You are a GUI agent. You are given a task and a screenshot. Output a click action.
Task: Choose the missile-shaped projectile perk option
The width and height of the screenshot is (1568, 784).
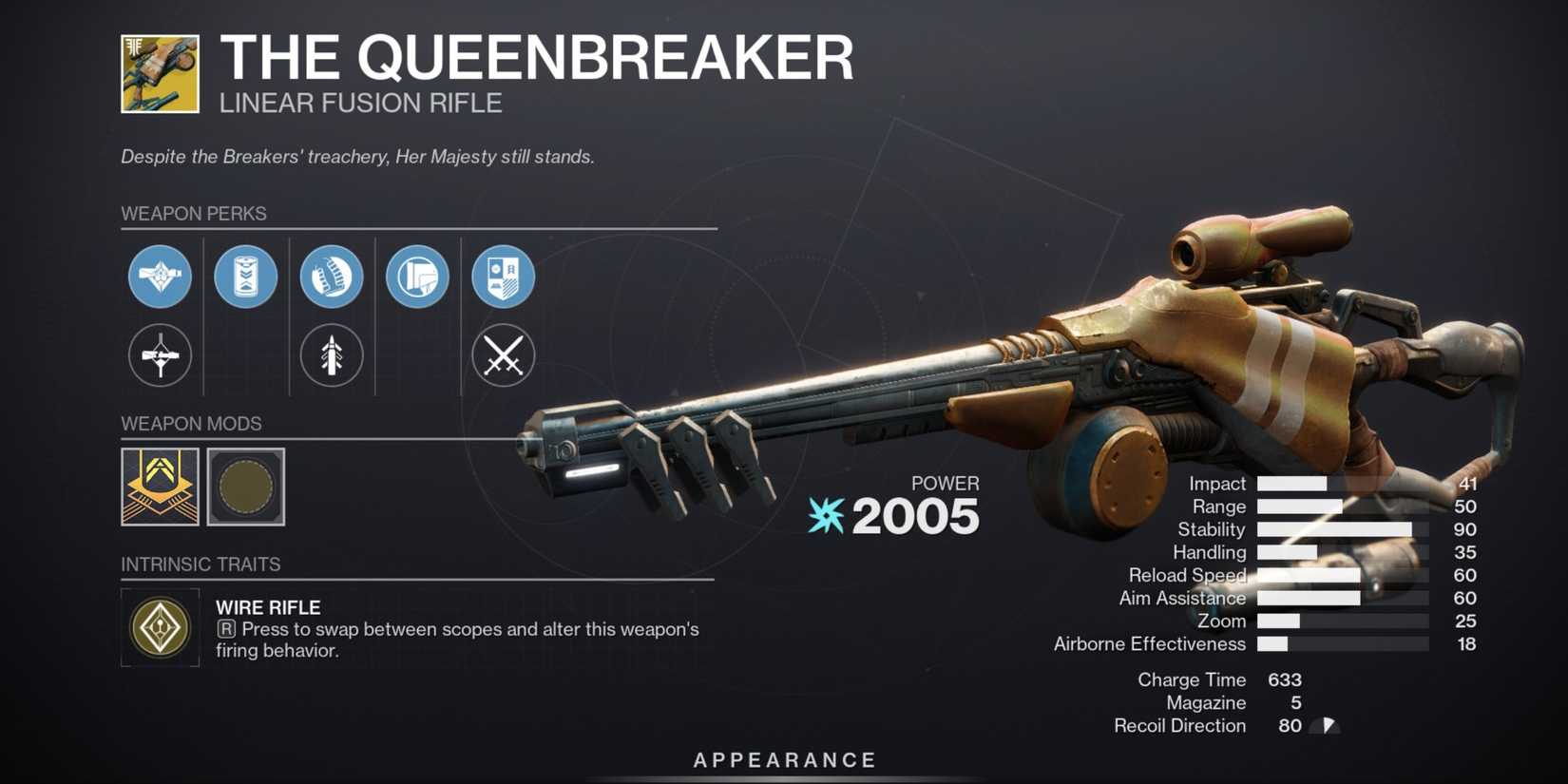[331, 355]
